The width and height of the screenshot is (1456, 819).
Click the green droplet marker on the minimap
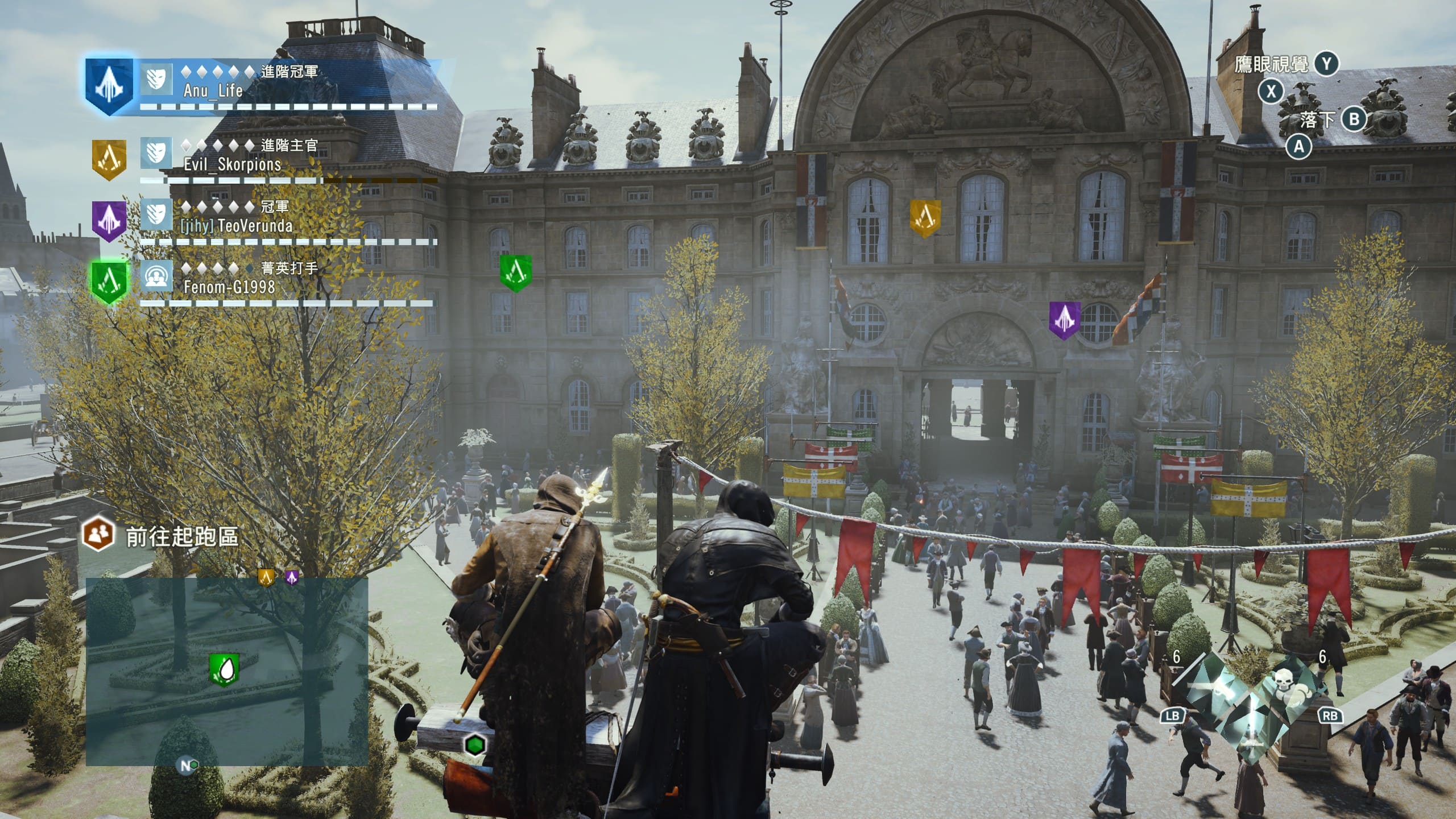(x=224, y=669)
